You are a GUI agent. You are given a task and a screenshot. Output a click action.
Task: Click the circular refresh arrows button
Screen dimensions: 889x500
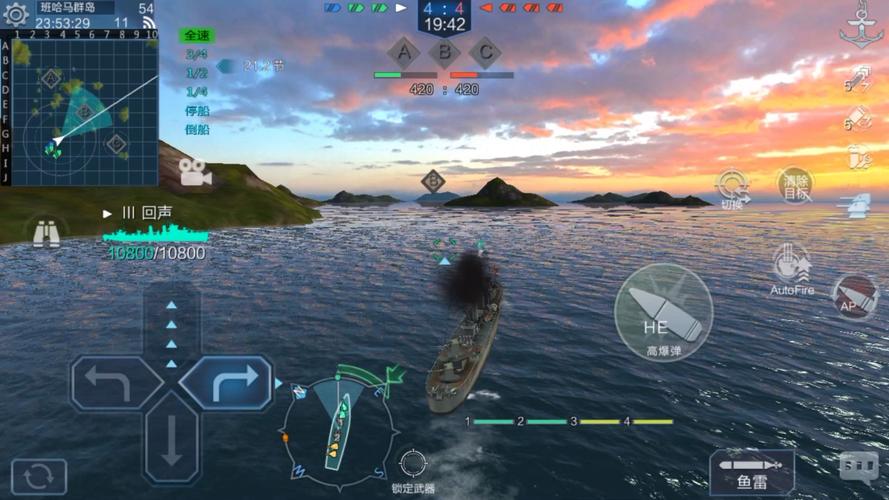pyautogui.click(x=38, y=477)
